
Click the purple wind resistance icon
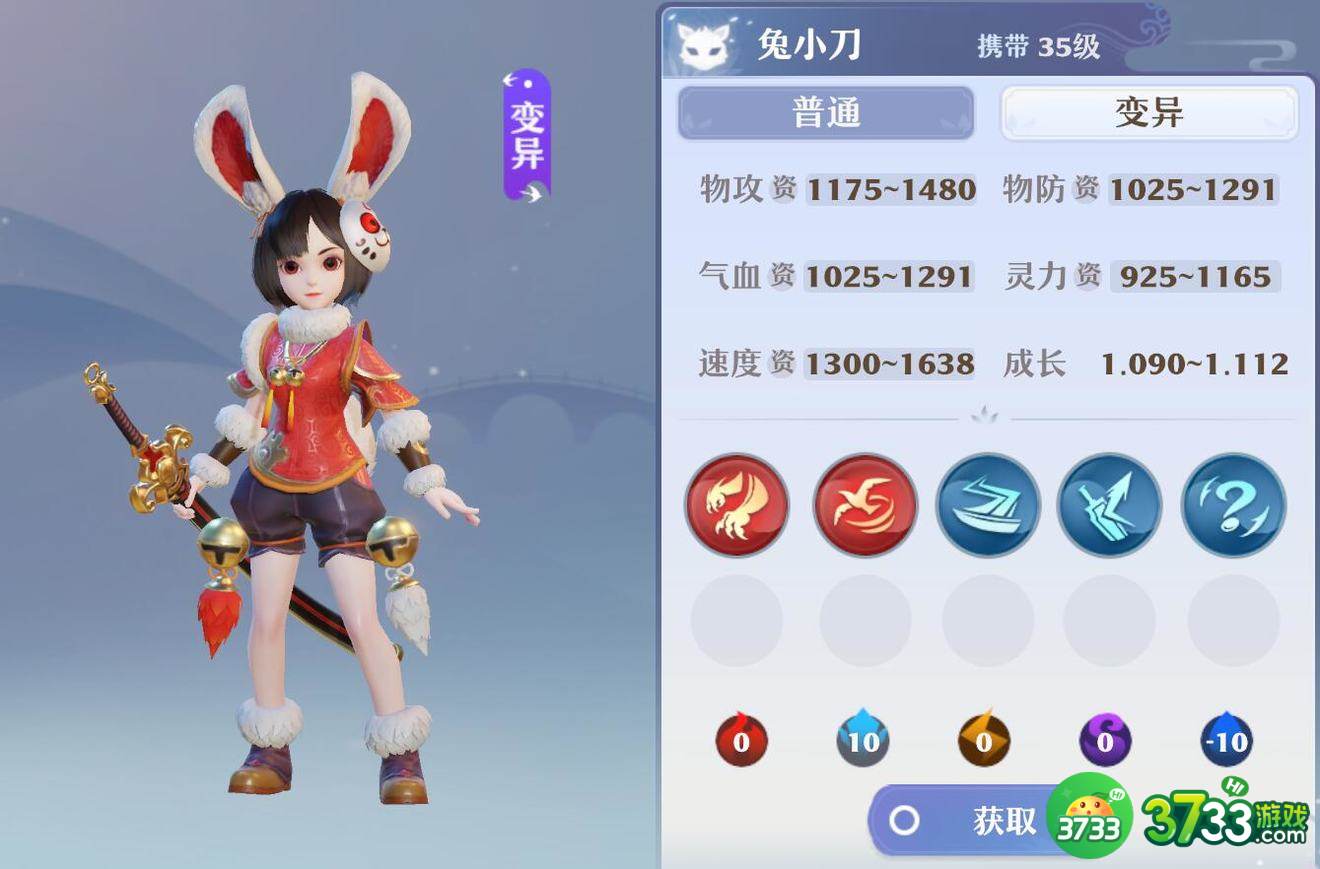point(1105,740)
